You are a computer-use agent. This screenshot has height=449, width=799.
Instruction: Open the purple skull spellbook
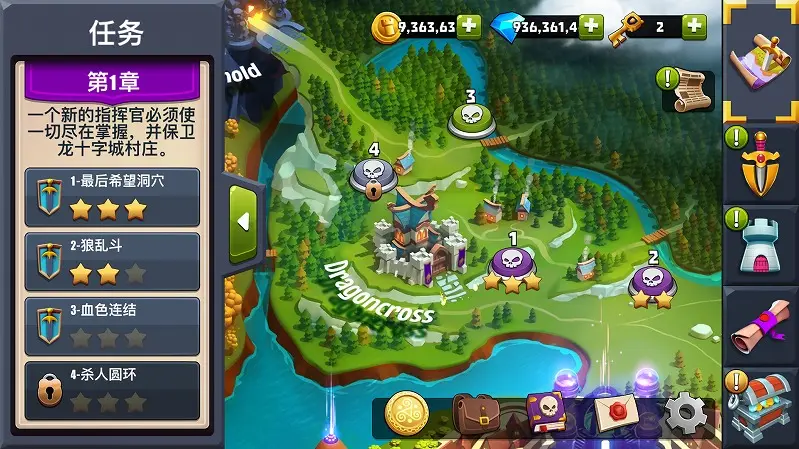546,411
